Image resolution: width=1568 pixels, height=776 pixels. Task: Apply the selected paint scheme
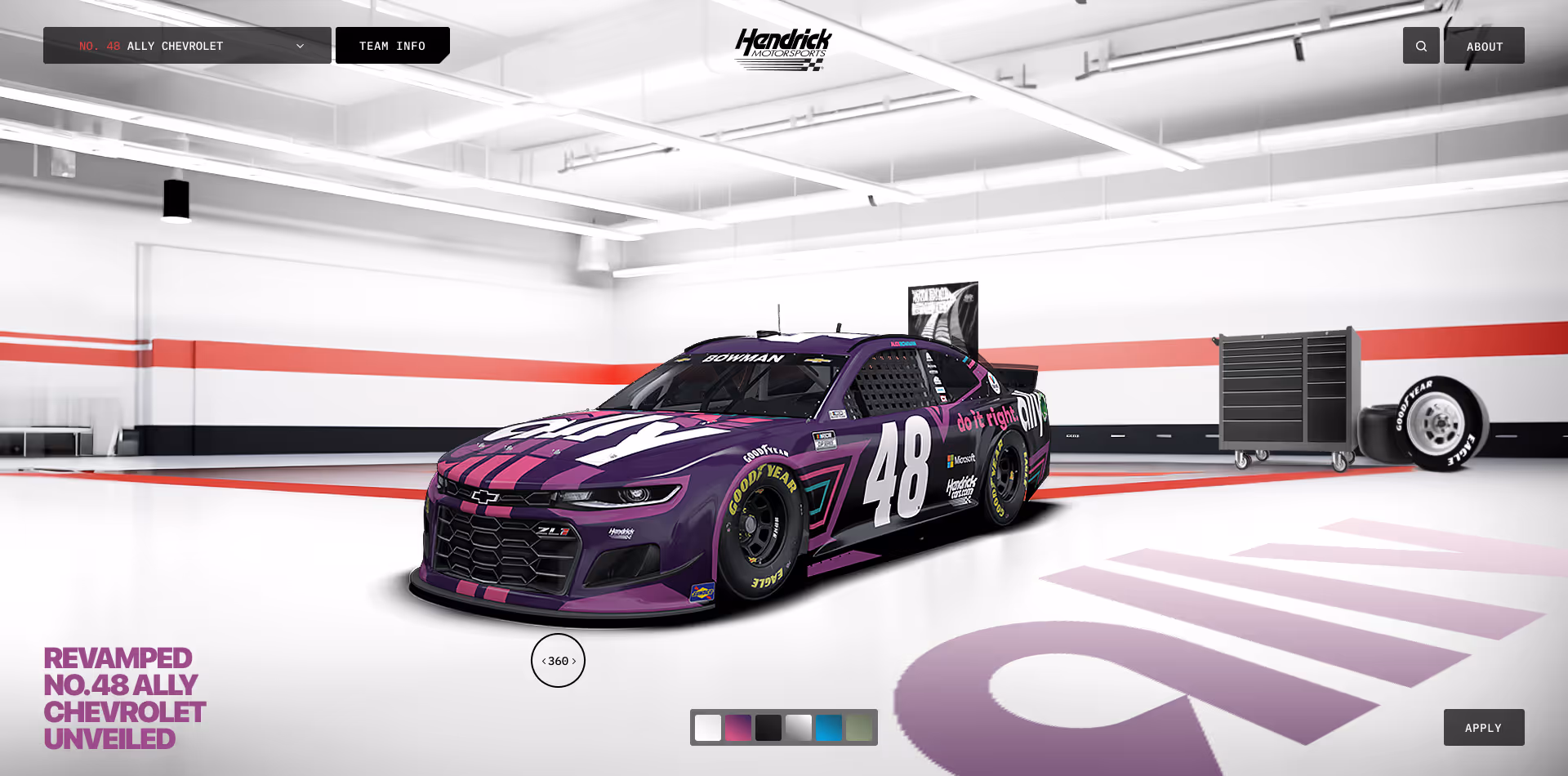1483,728
